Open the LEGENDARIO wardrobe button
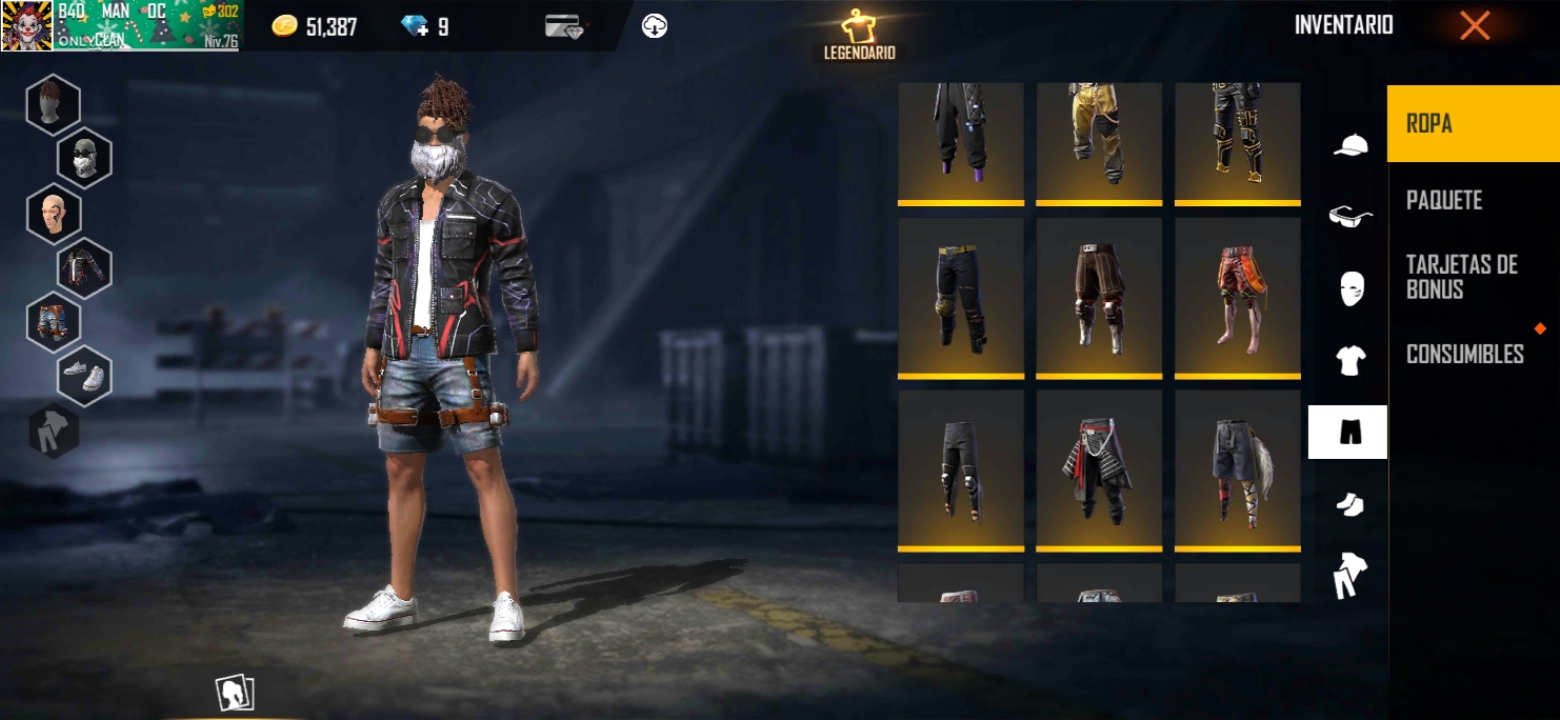Viewport: 1560px width, 720px height. pyautogui.click(x=859, y=36)
